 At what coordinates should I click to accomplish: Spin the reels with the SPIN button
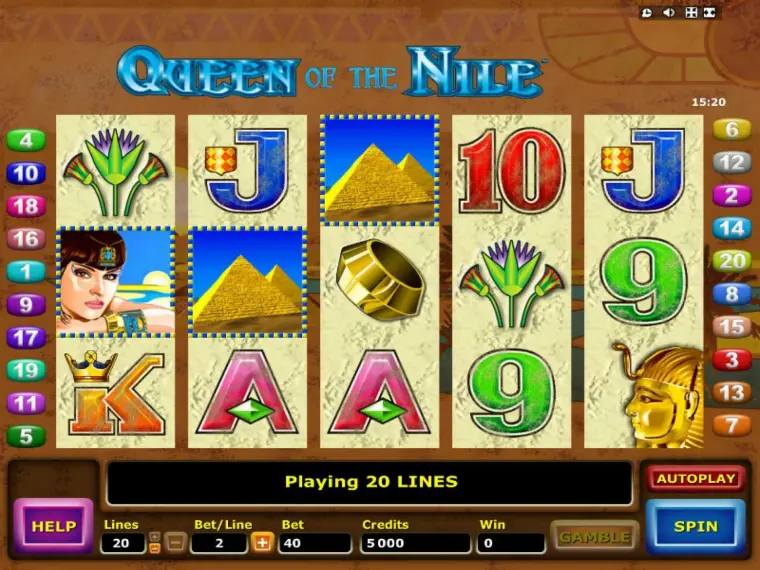point(695,526)
